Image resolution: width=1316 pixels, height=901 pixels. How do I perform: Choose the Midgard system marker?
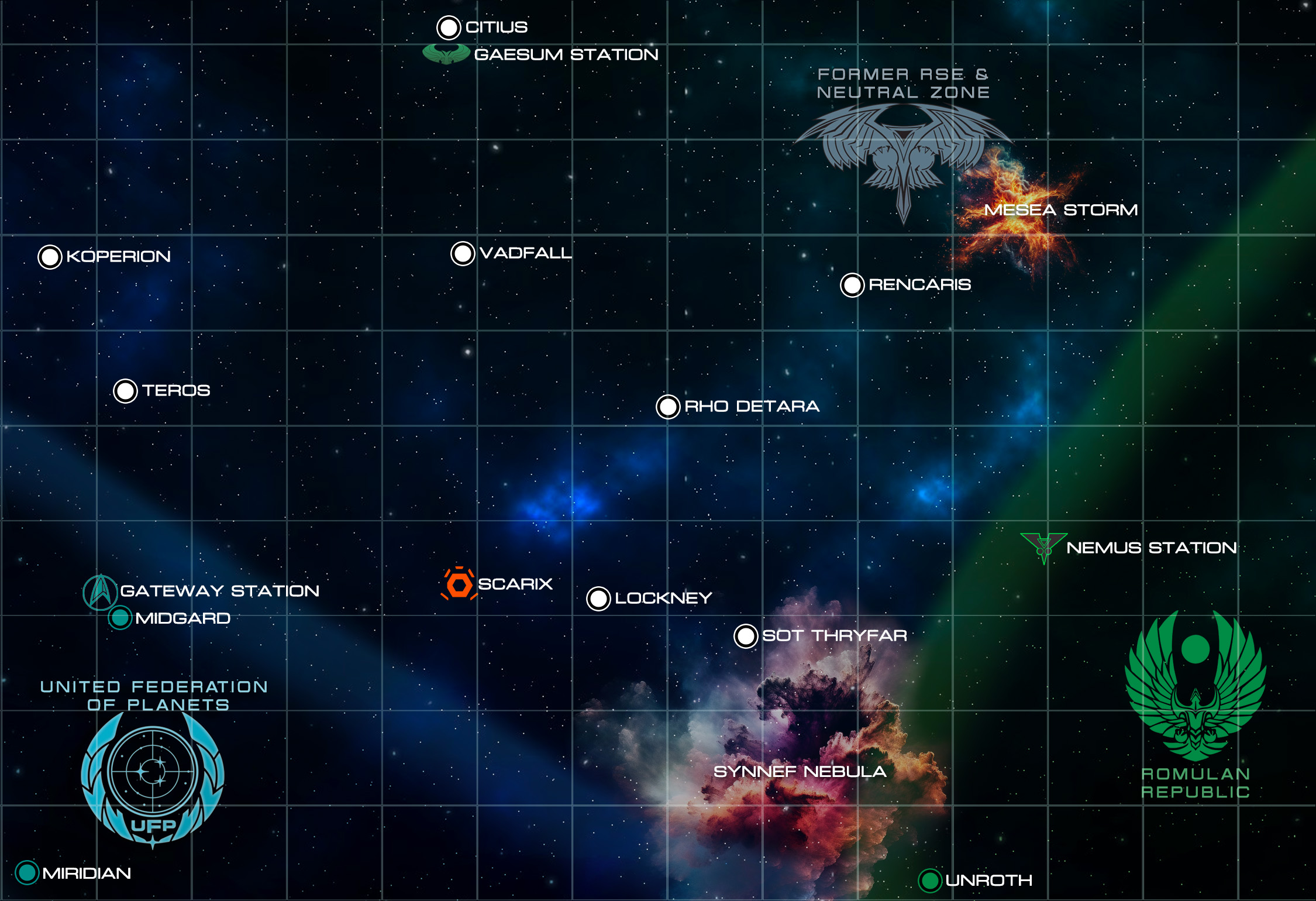[120, 618]
